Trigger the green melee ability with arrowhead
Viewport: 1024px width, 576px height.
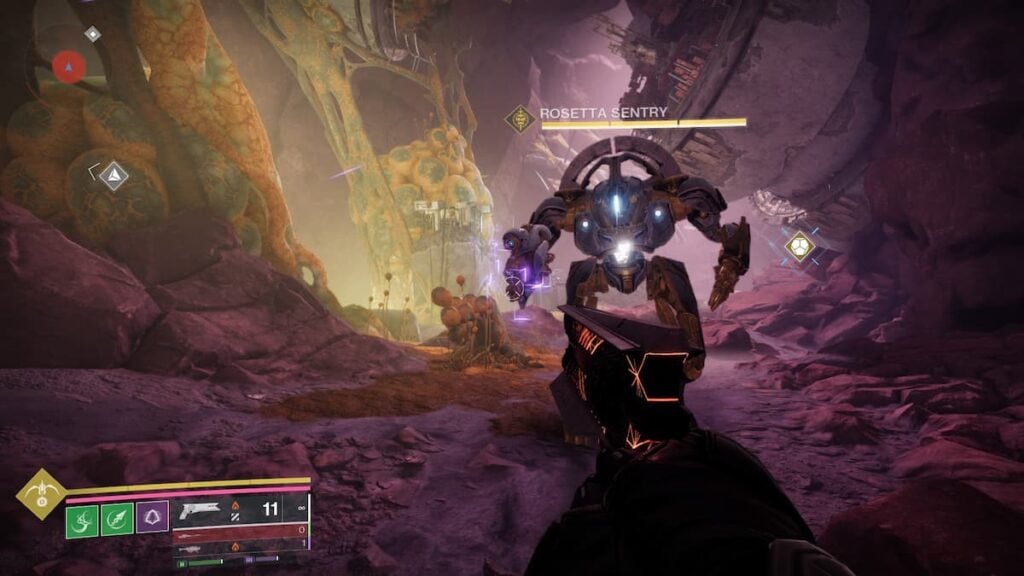point(117,519)
